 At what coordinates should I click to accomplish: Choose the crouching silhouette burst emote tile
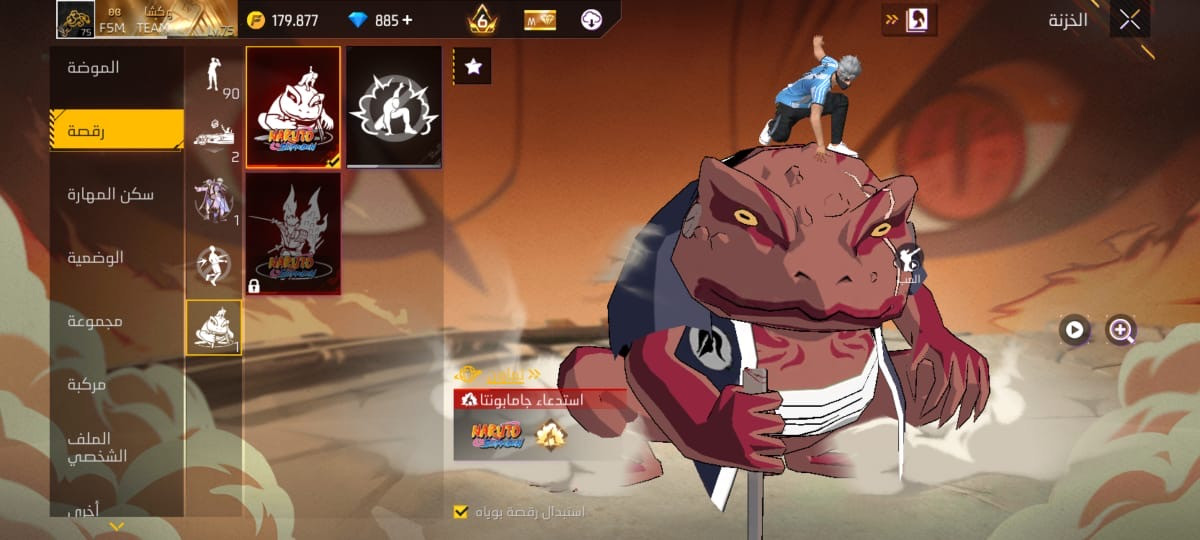(394, 107)
